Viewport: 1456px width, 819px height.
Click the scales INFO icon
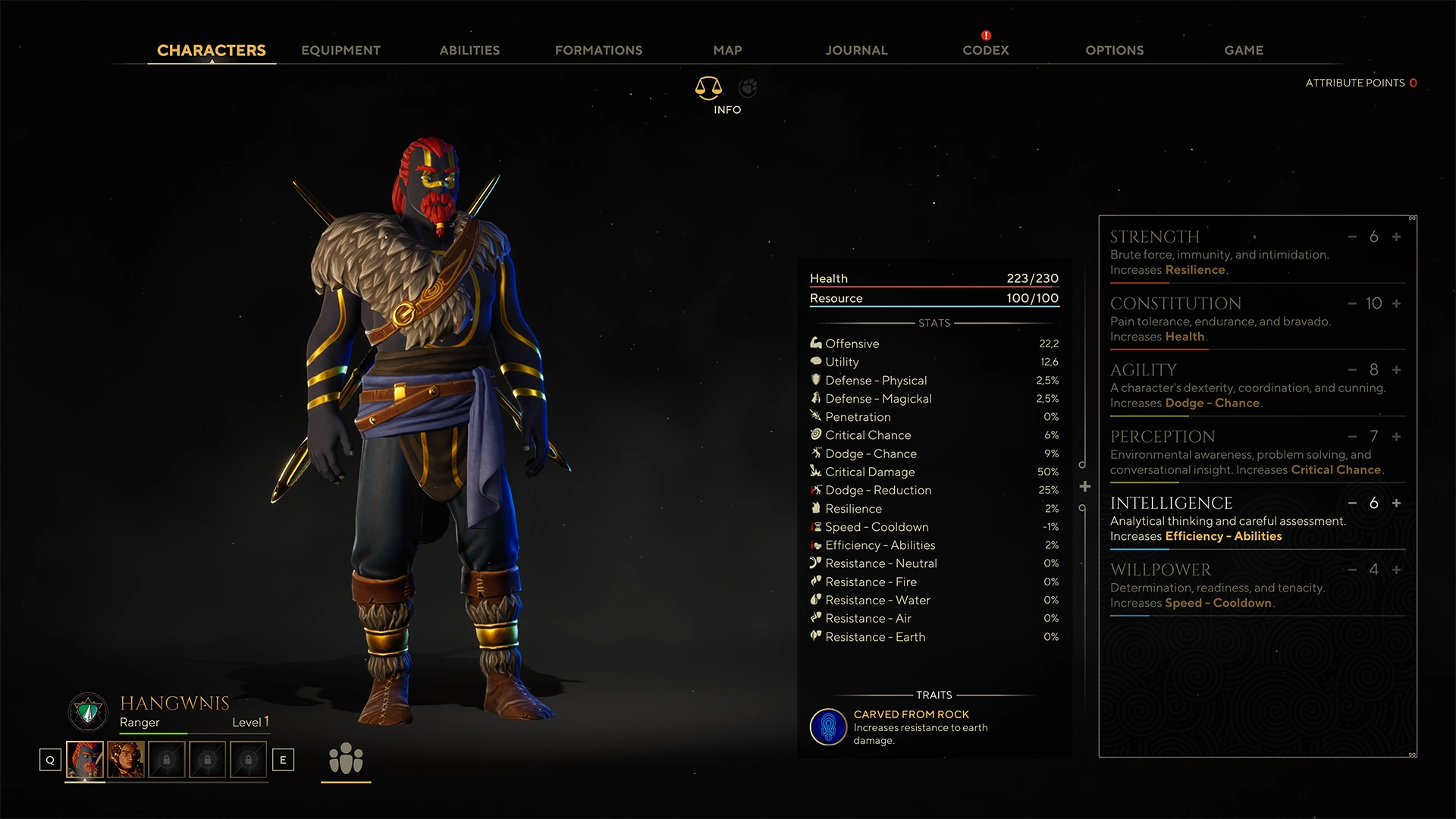[708, 88]
